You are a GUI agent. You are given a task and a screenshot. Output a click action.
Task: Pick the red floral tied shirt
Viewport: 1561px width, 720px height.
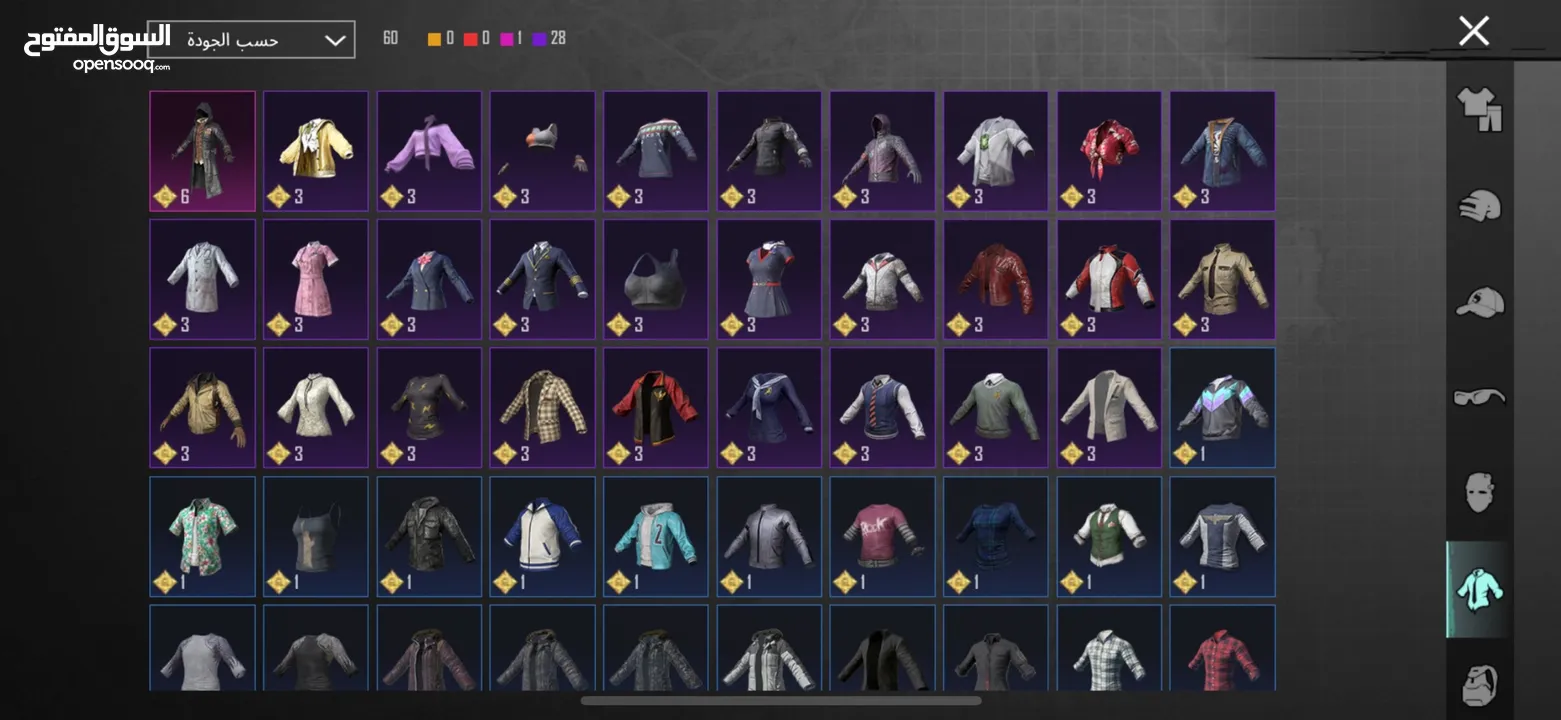[1109, 150]
